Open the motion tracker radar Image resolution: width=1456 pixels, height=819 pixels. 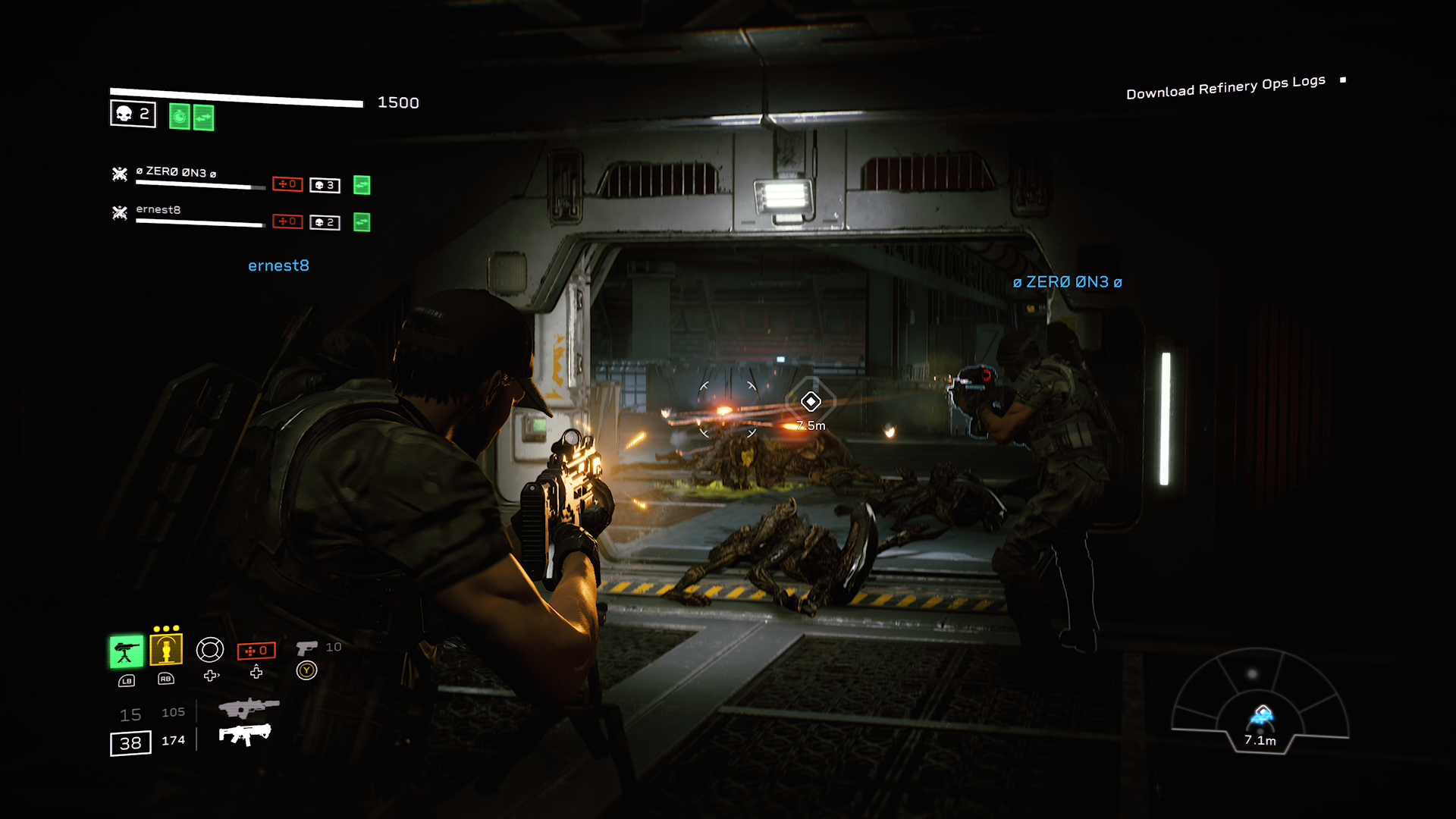(x=1260, y=701)
